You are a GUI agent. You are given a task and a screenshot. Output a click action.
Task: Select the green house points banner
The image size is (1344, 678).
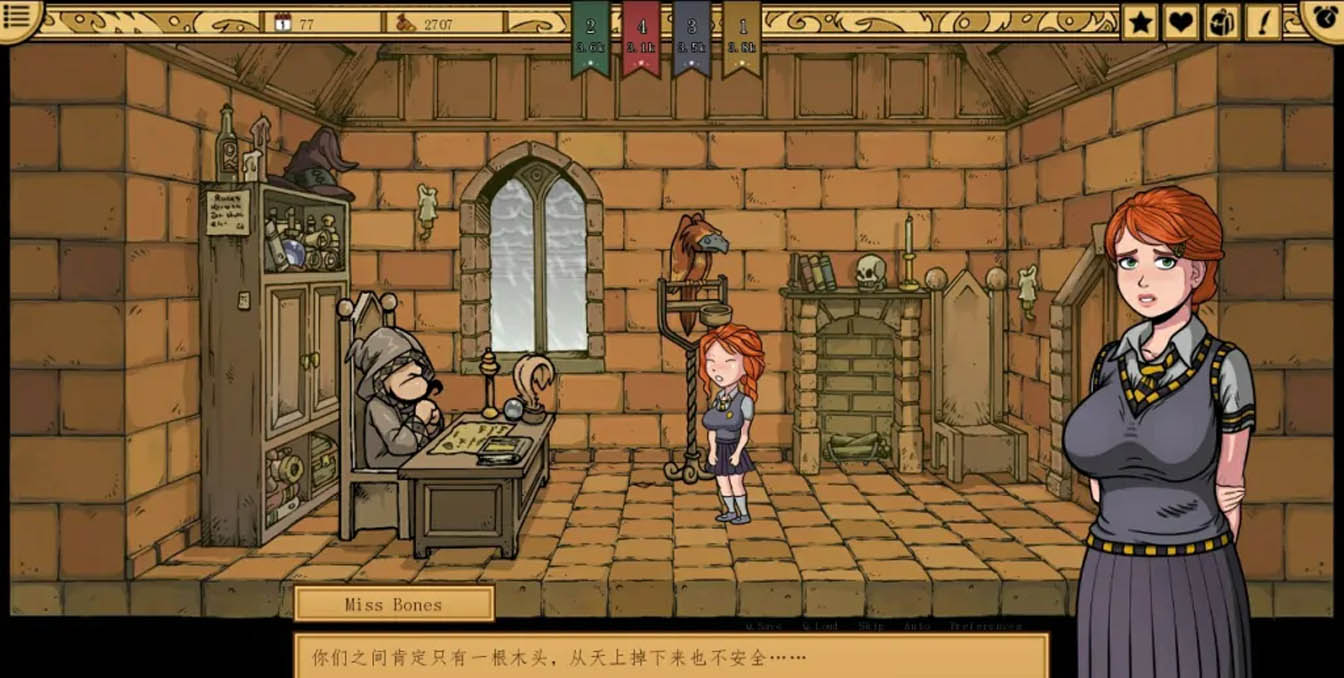pyautogui.click(x=590, y=36)
